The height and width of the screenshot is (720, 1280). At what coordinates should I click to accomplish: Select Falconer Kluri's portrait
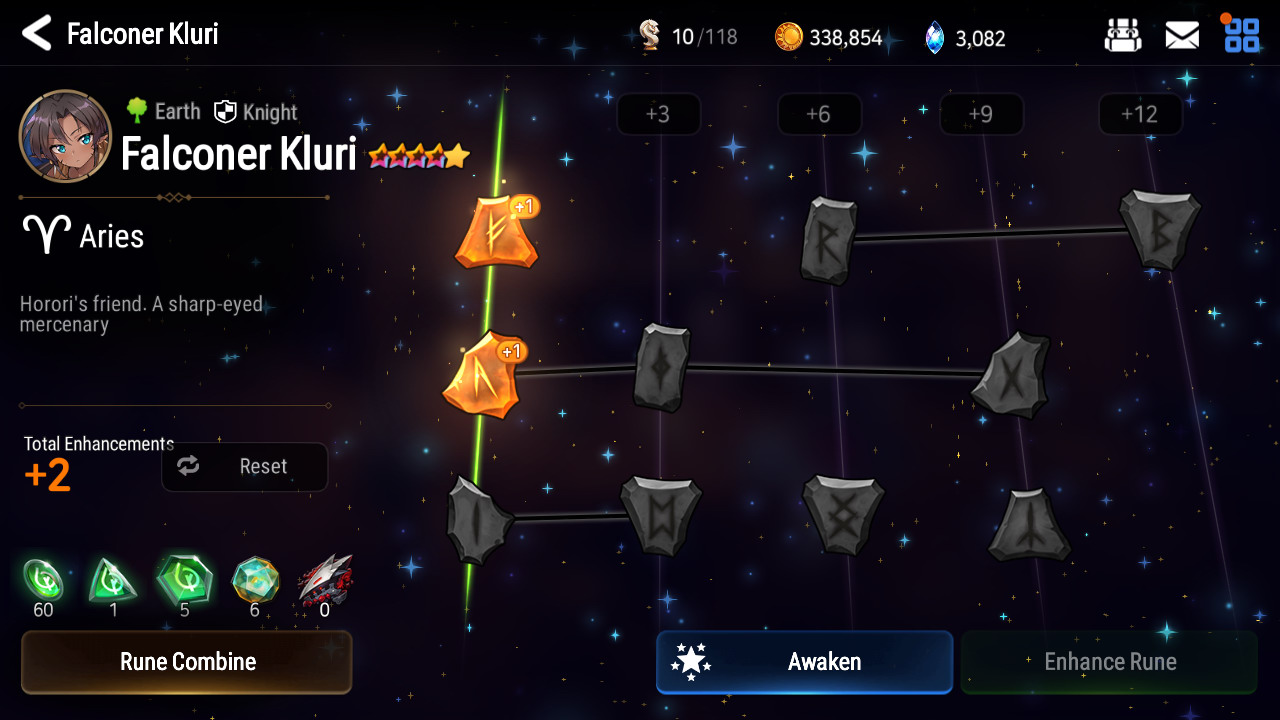pos(65,136)
